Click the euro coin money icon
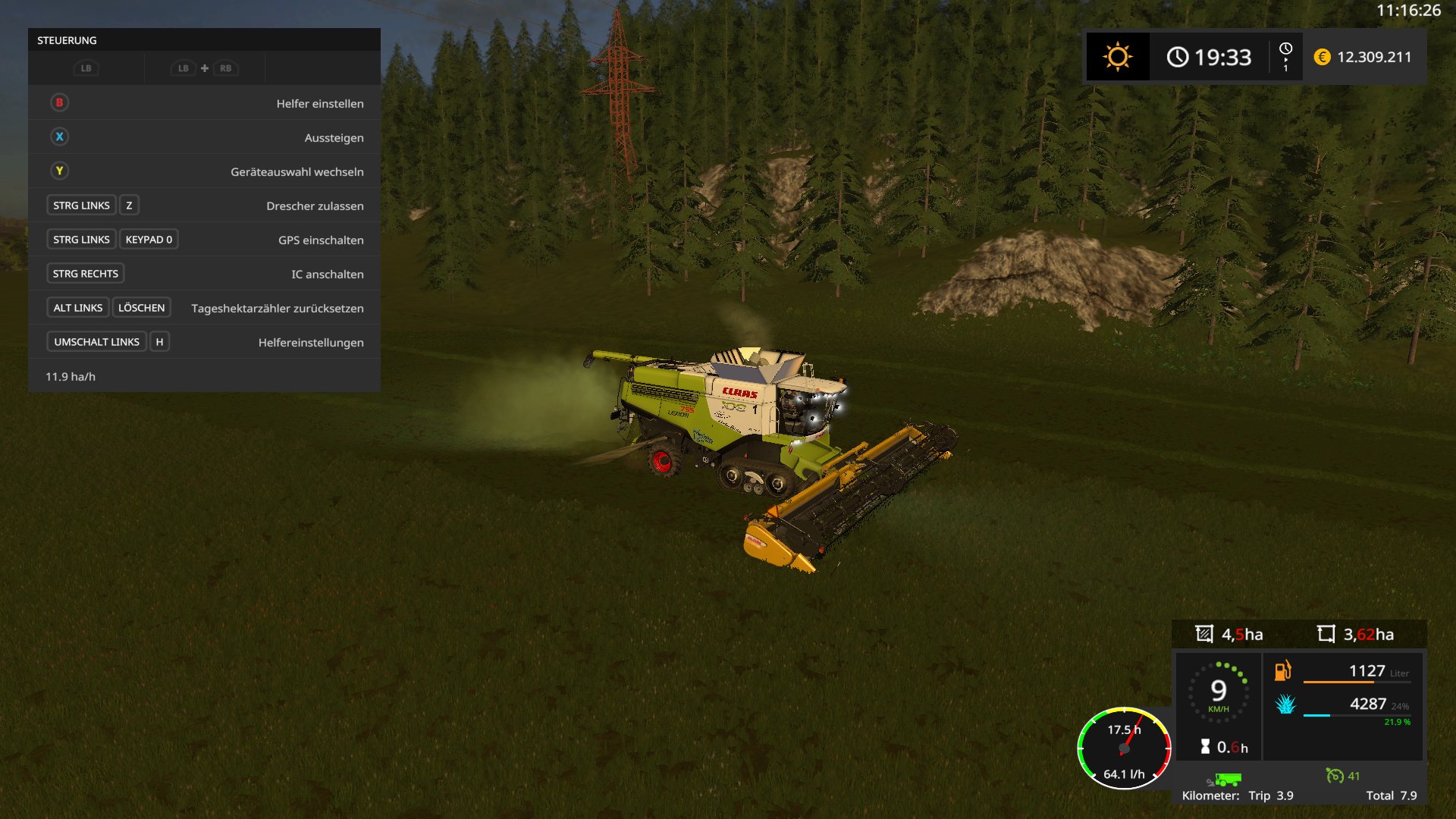The width and height of the screenshot is (1456, 819). click(1322, 57)
